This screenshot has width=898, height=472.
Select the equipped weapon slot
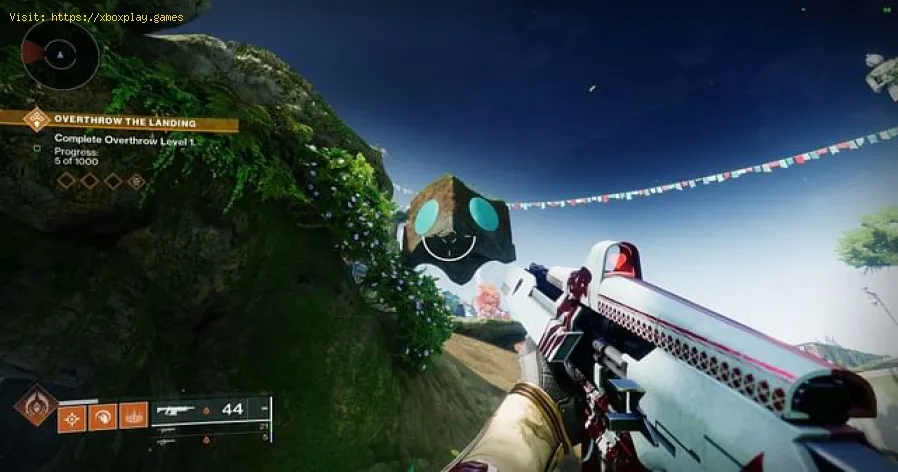click(x=210, y=409)
